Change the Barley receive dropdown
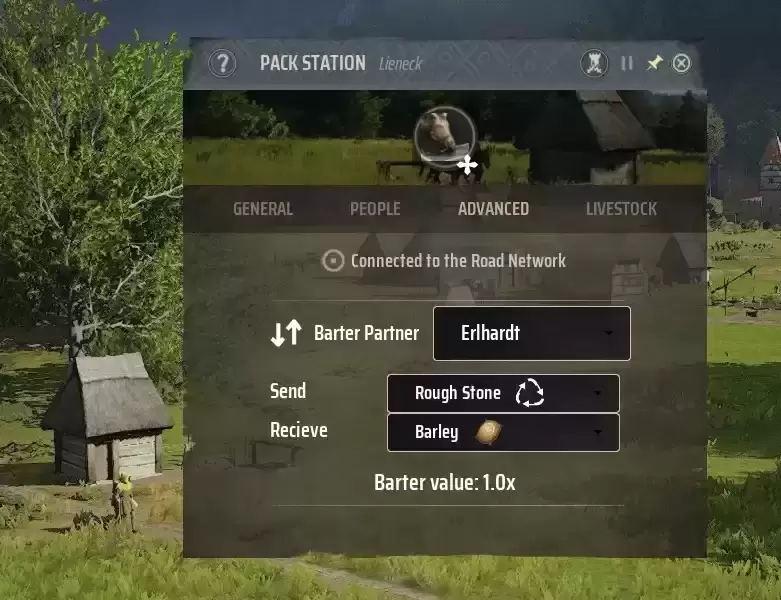 click(503, 432)
